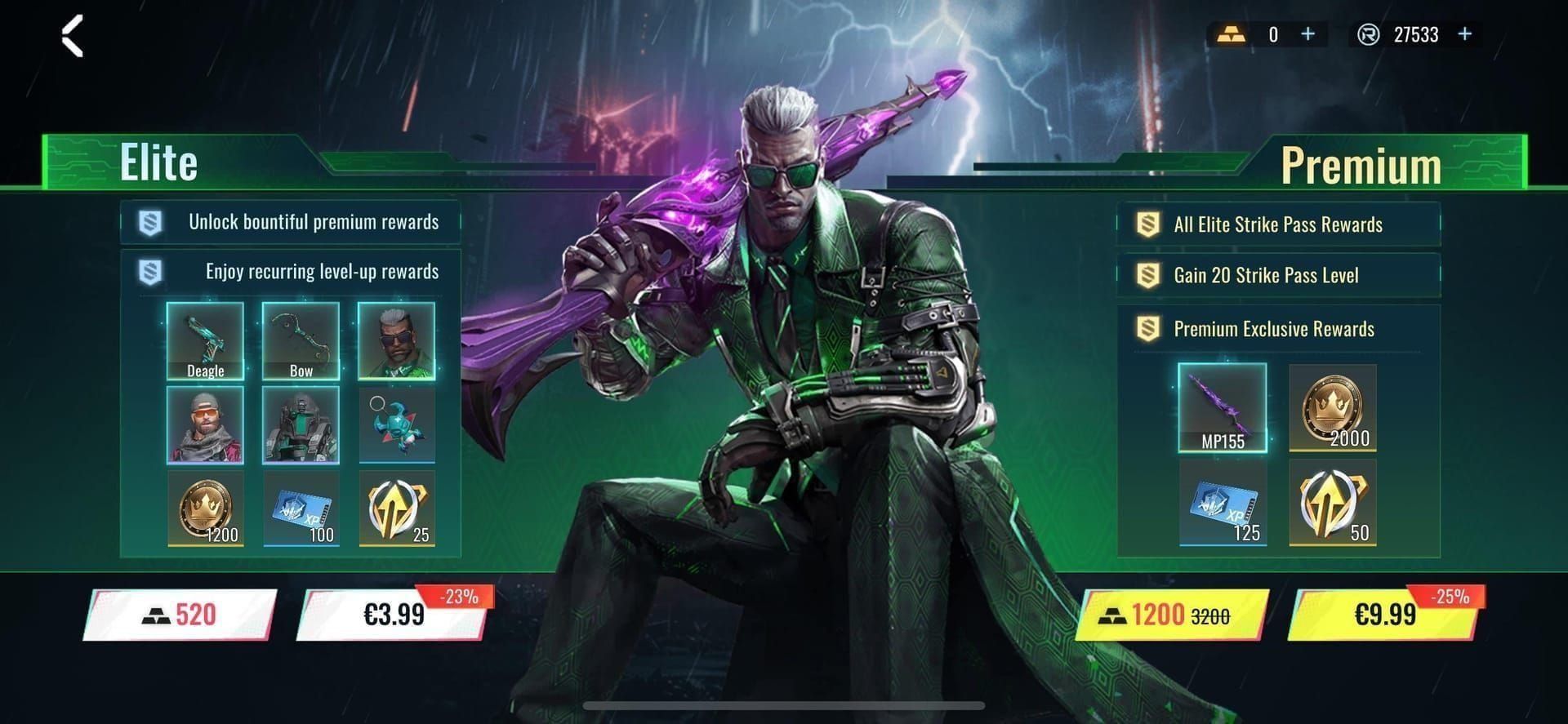
Task: Switch to the Premium pass tab
Action: click(1361, 162)
